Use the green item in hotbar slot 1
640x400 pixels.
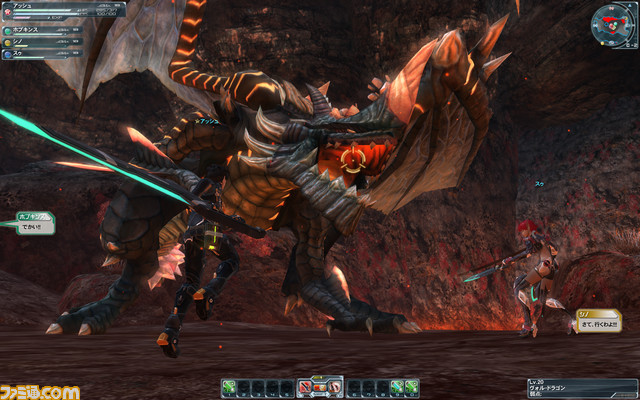(229, 386)
